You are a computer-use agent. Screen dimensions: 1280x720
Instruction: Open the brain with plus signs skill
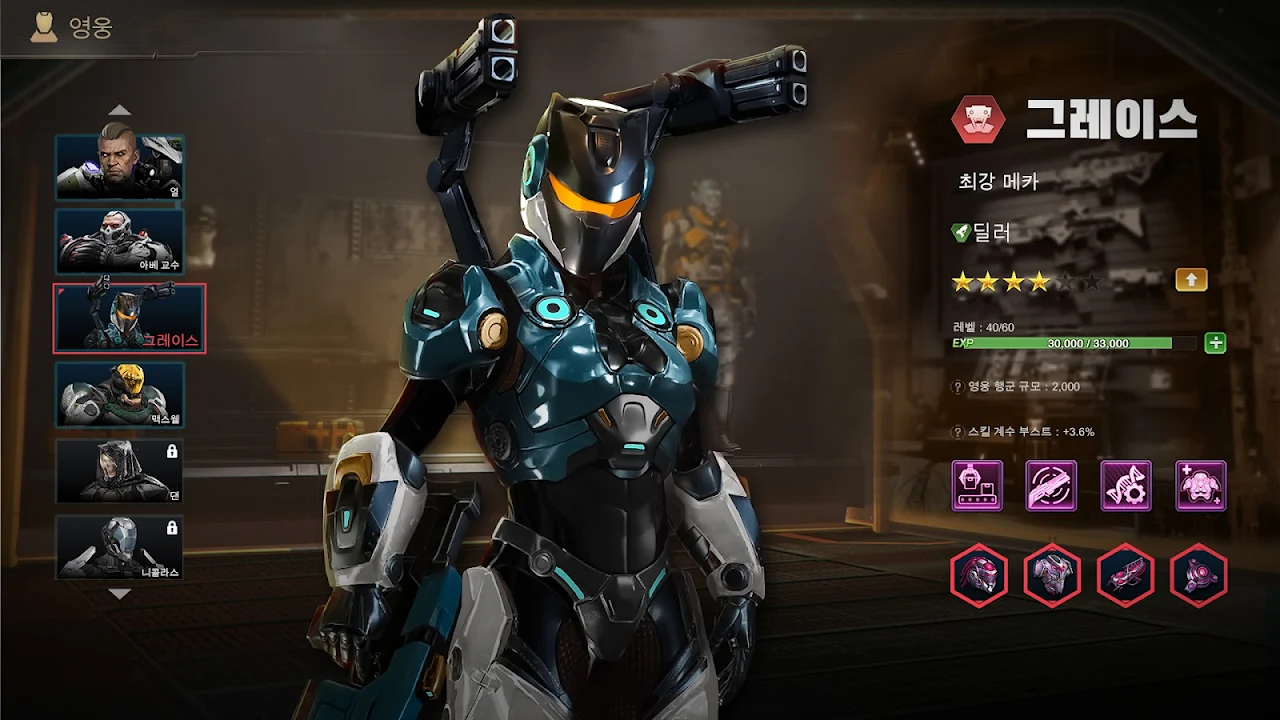(x=1200, y=486)
